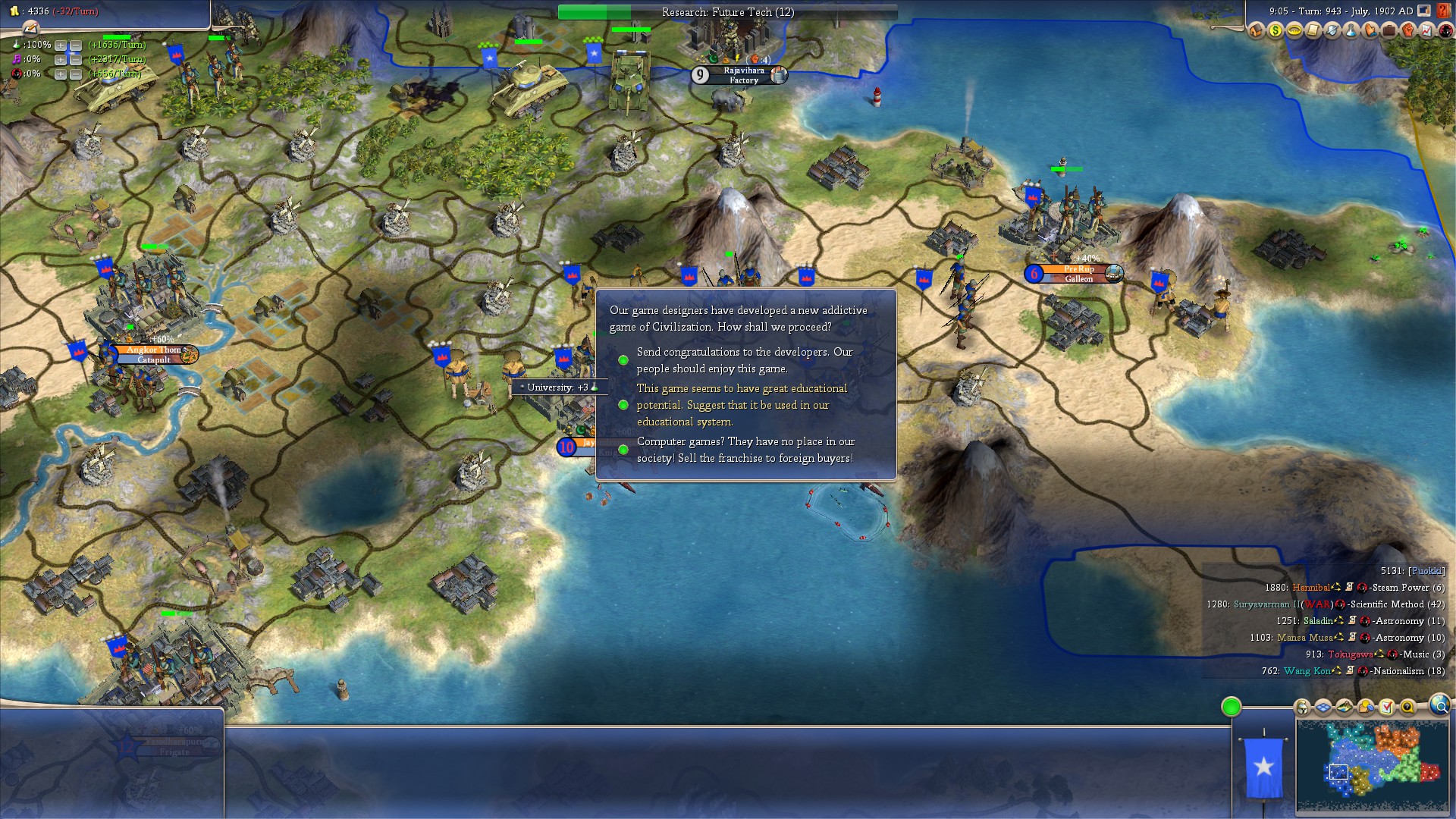
Task: Toggle map yield display icon beside the minimap
Action: coord(1344,708)
